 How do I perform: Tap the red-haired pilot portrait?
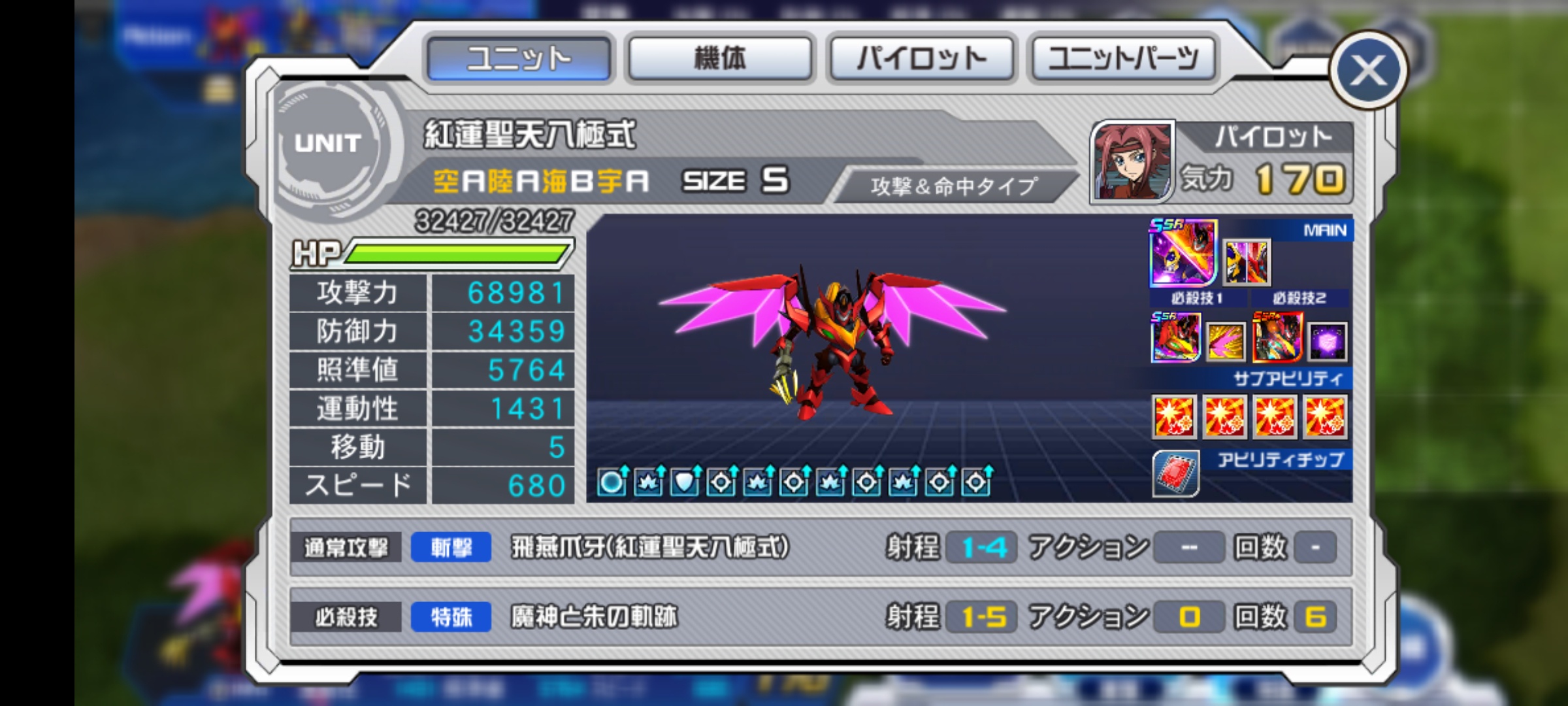pos(1132,161)
